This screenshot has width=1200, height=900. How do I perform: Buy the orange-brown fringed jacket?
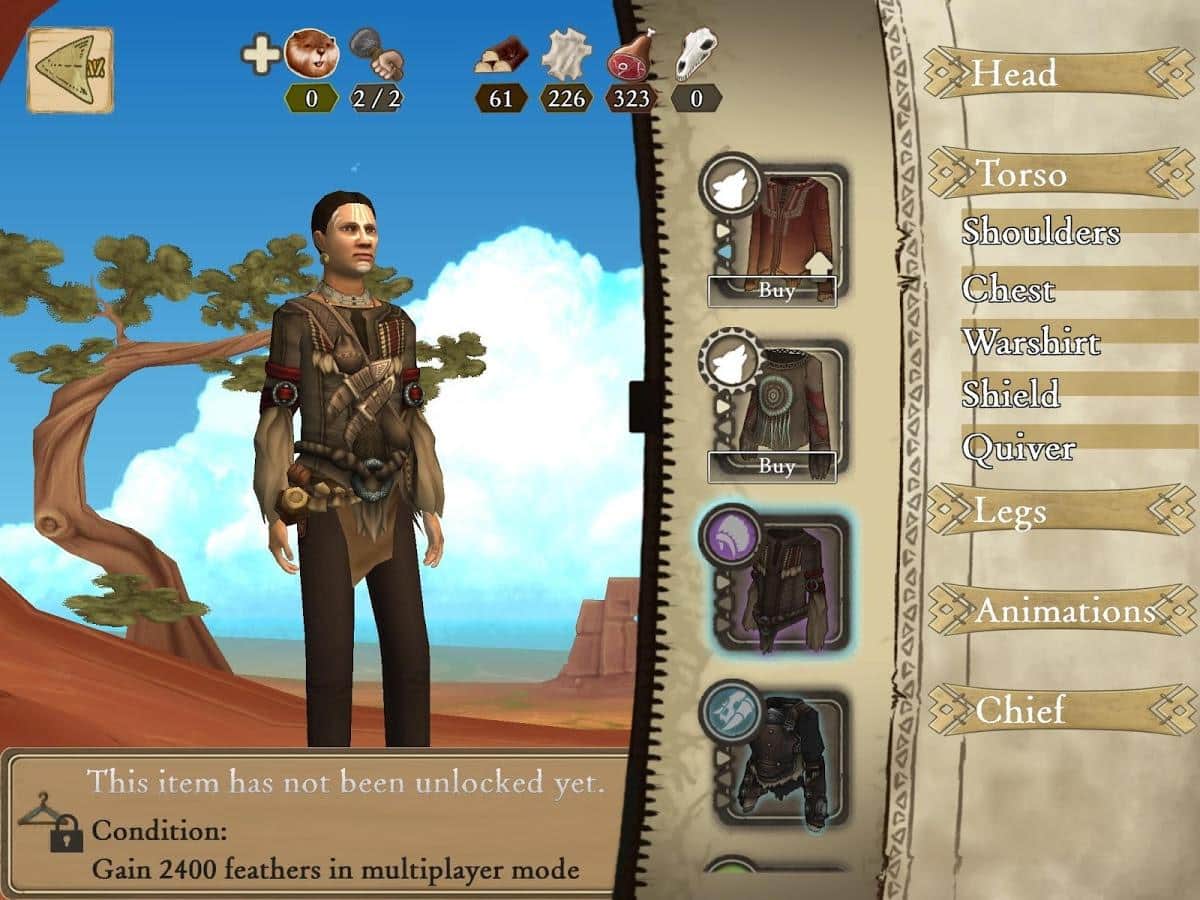click(x=772, y=290)
